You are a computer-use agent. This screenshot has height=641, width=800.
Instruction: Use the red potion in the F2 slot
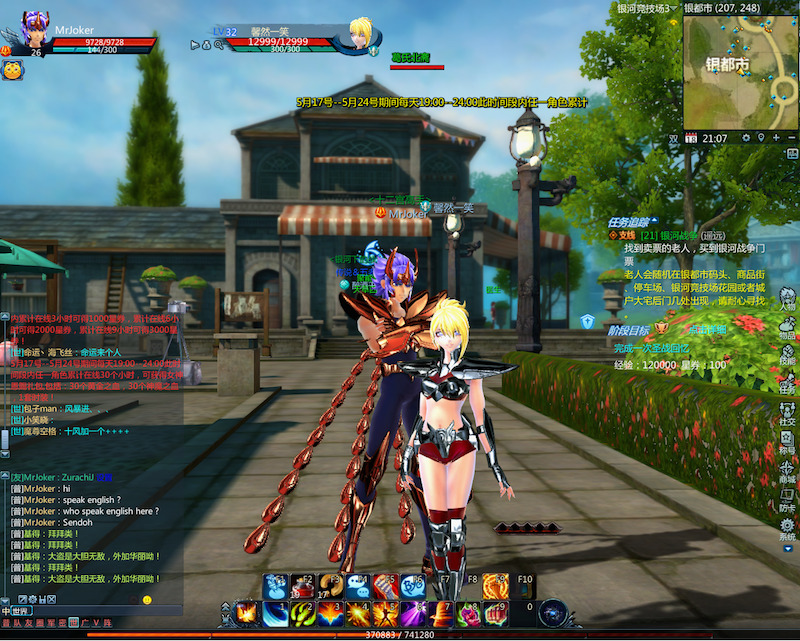click(303, 586)
